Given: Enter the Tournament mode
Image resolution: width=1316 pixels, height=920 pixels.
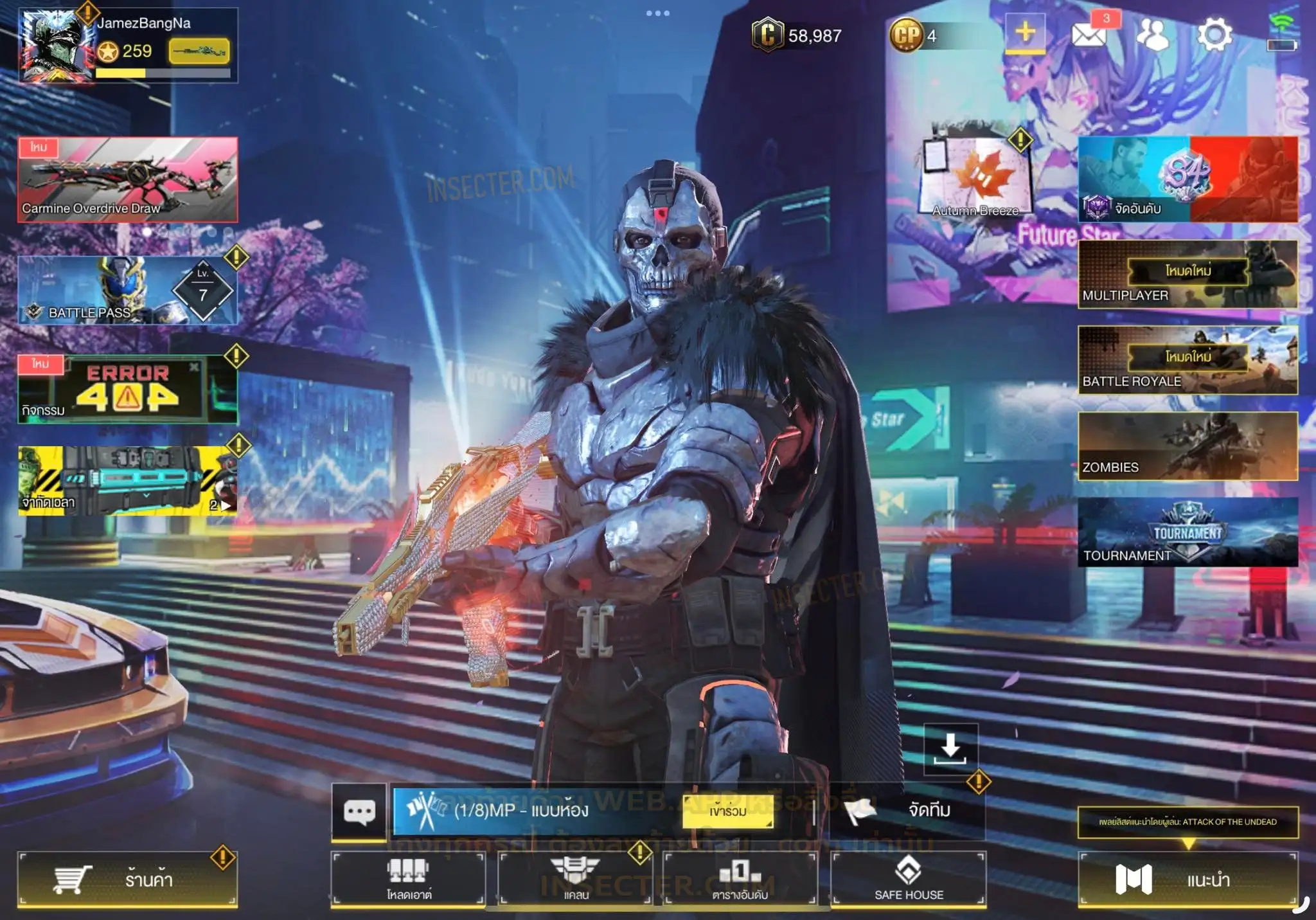Looking at the screenshot, I should click(1187, 532).
